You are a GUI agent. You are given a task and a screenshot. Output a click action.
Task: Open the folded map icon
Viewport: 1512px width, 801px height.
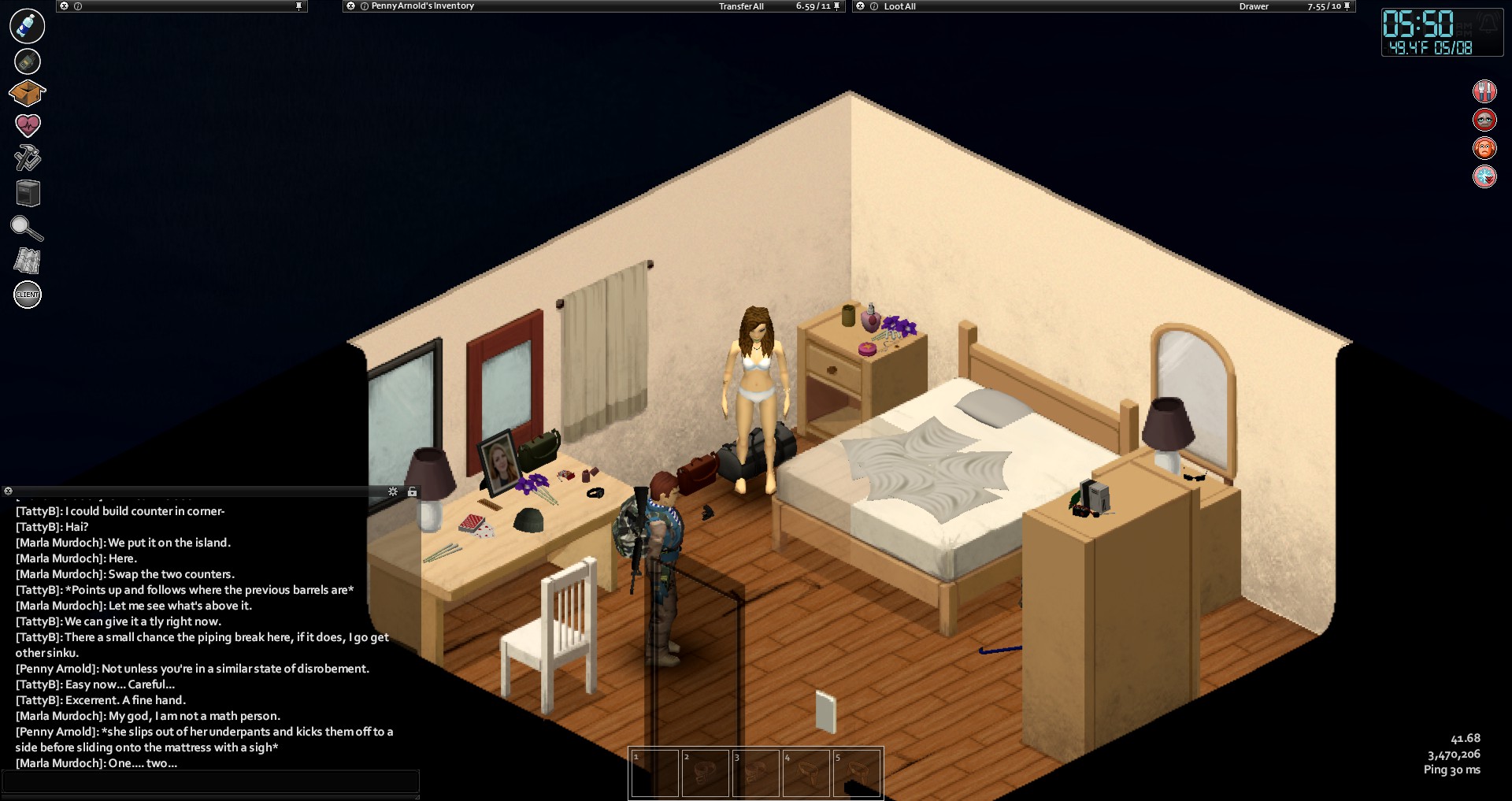pyautogui.click(x=28, y=261)
